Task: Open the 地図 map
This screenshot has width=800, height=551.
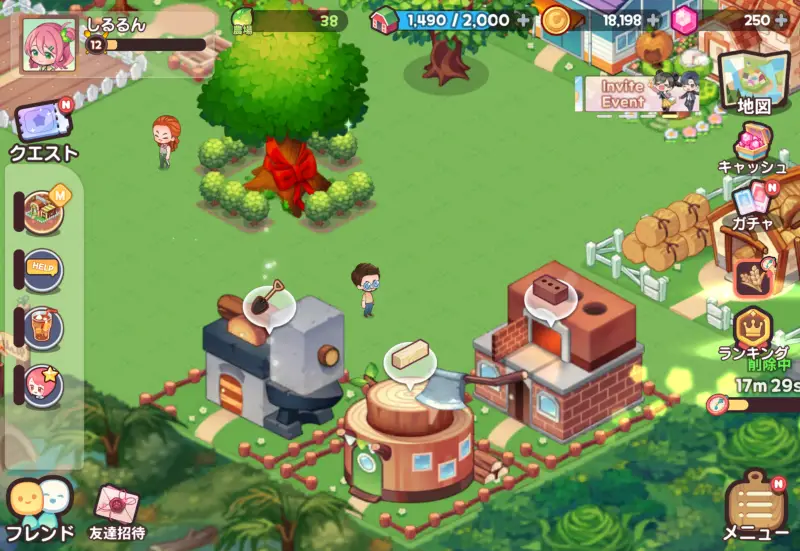Action: [x=754, y=80]
